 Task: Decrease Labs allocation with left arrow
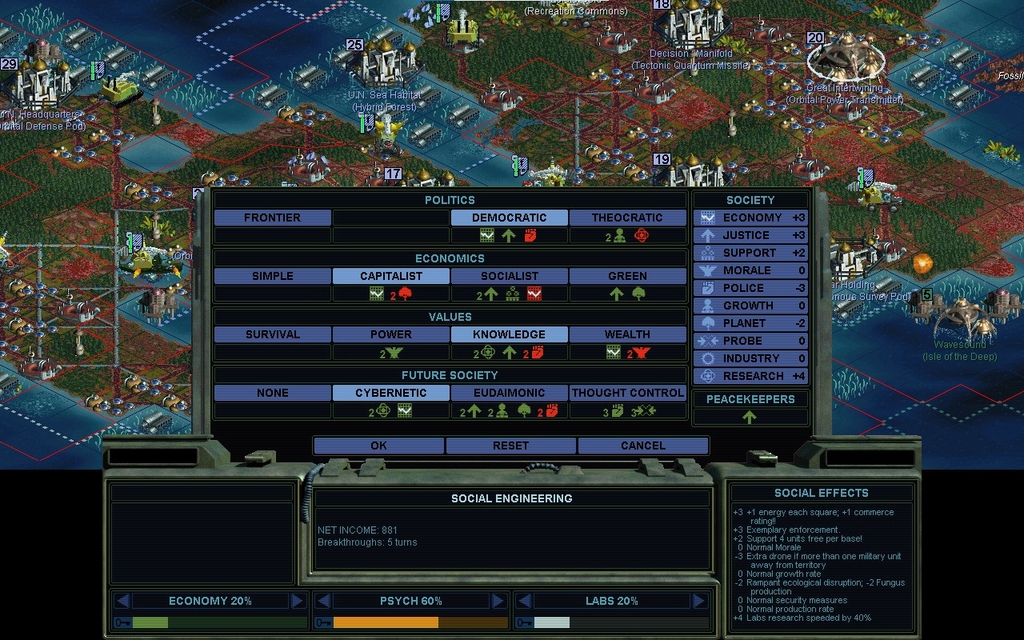(523, 601)
